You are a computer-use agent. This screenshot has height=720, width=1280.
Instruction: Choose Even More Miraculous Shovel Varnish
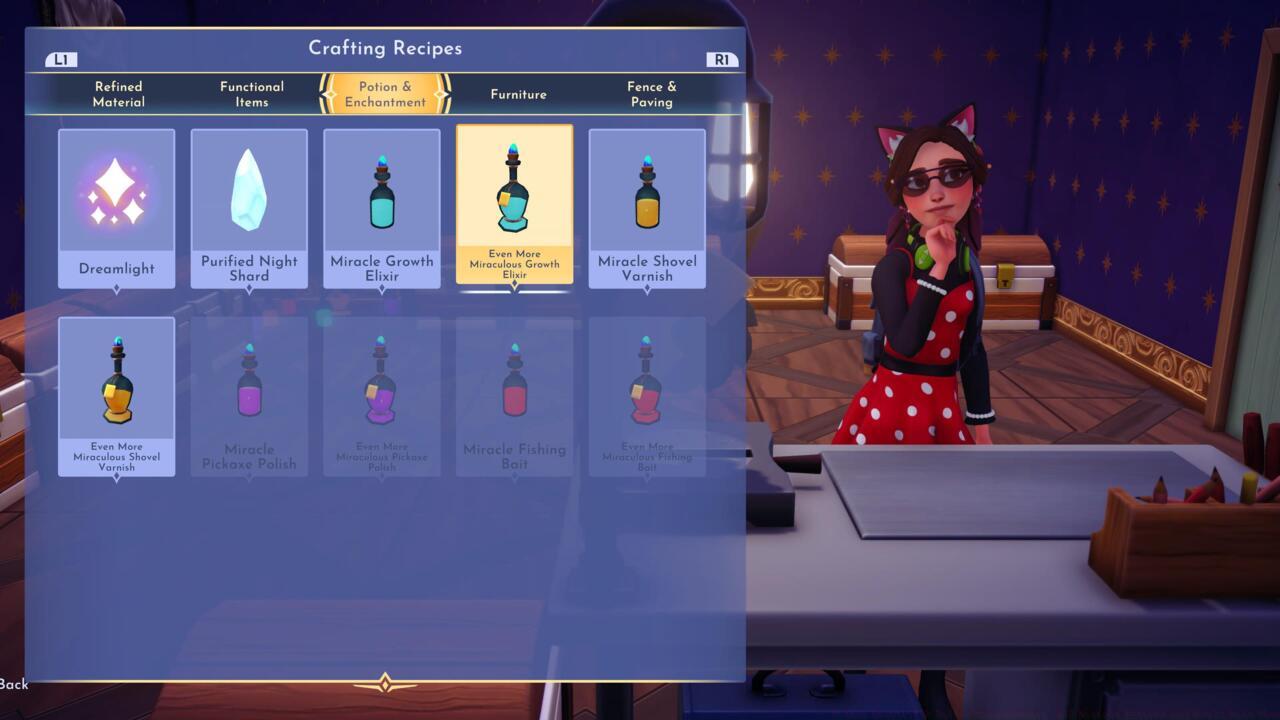tap(116, 396)
